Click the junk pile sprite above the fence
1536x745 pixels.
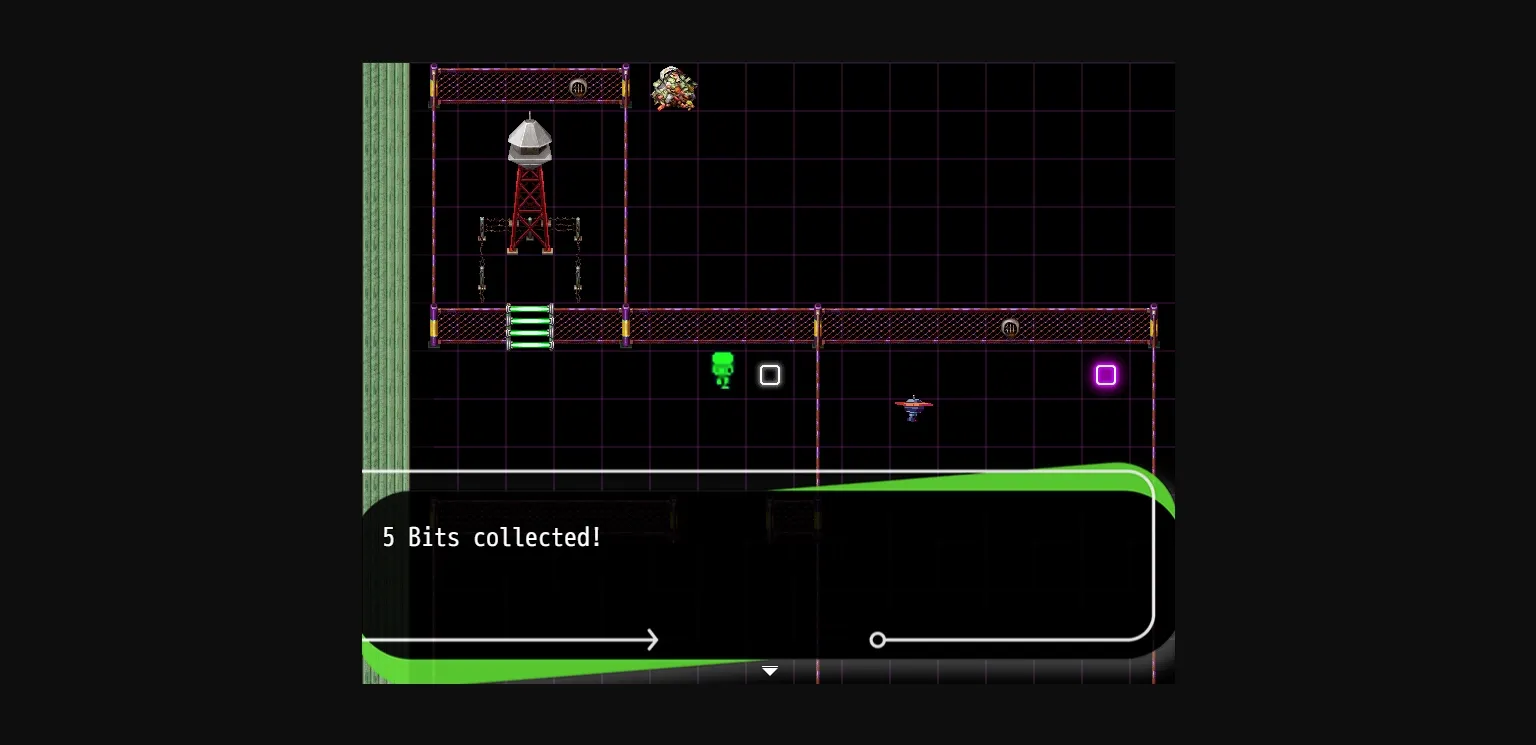[x=673, y=89]
